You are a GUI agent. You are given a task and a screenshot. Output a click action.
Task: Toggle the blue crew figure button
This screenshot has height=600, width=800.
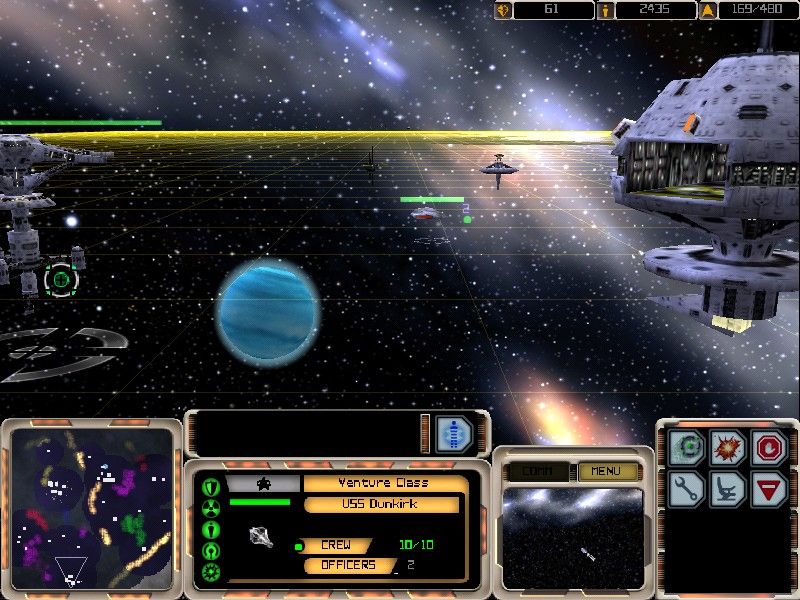pyautogui.click(x=454, y=433)
